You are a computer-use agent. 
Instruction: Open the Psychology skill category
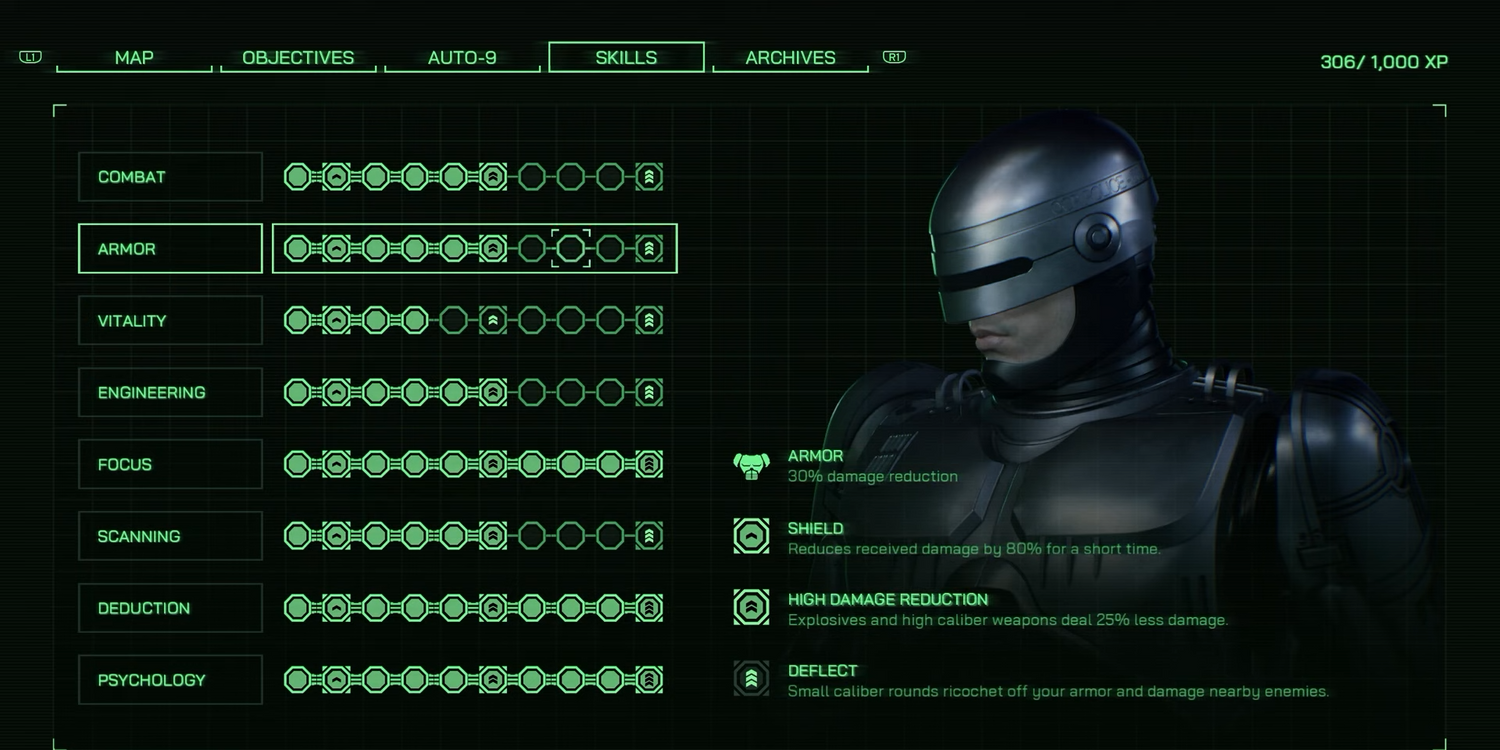click(170, 680)
